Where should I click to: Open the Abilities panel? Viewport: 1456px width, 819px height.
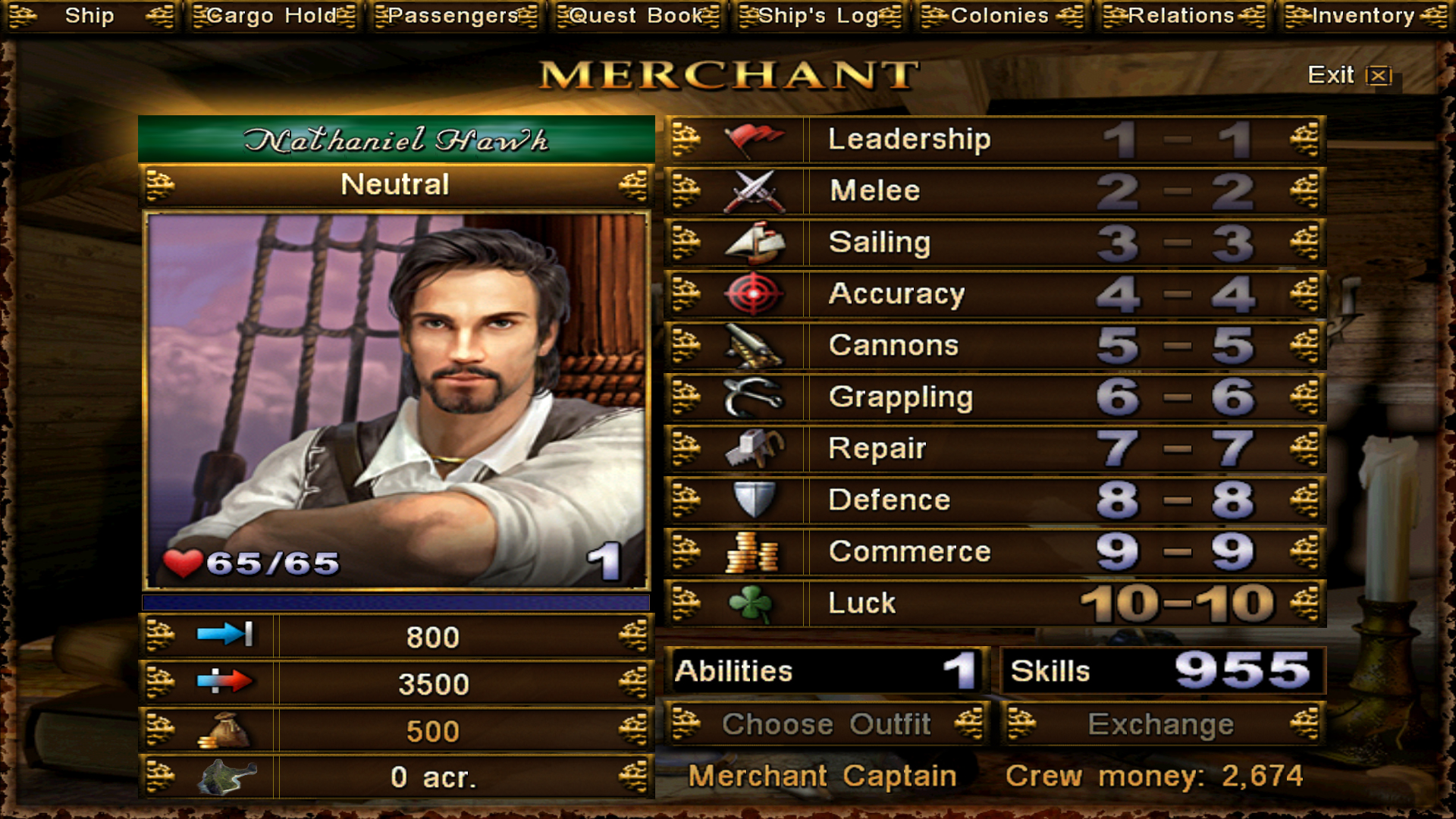pos(827,671)
